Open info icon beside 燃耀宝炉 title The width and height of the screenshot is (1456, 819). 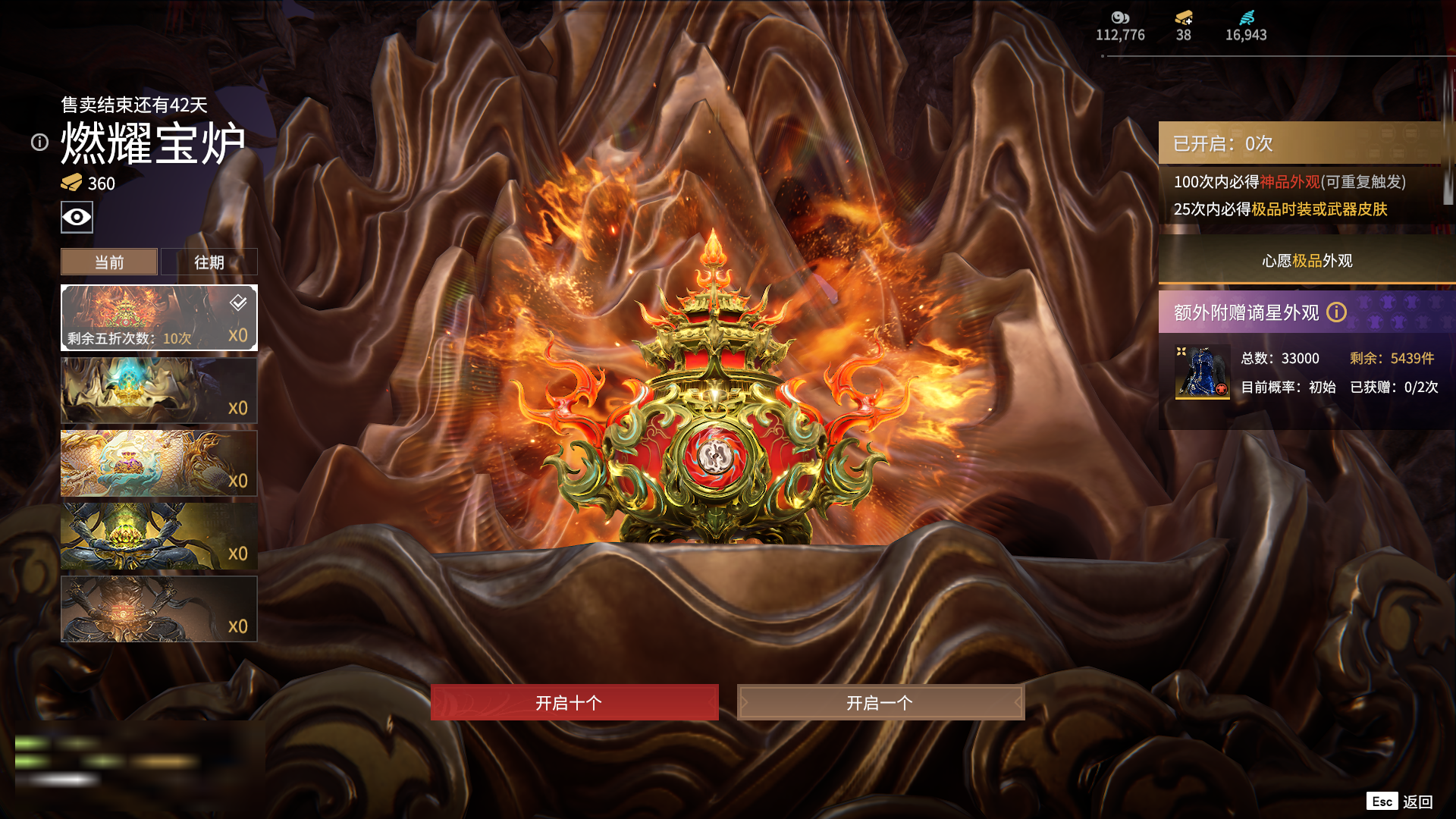[39, 142]
